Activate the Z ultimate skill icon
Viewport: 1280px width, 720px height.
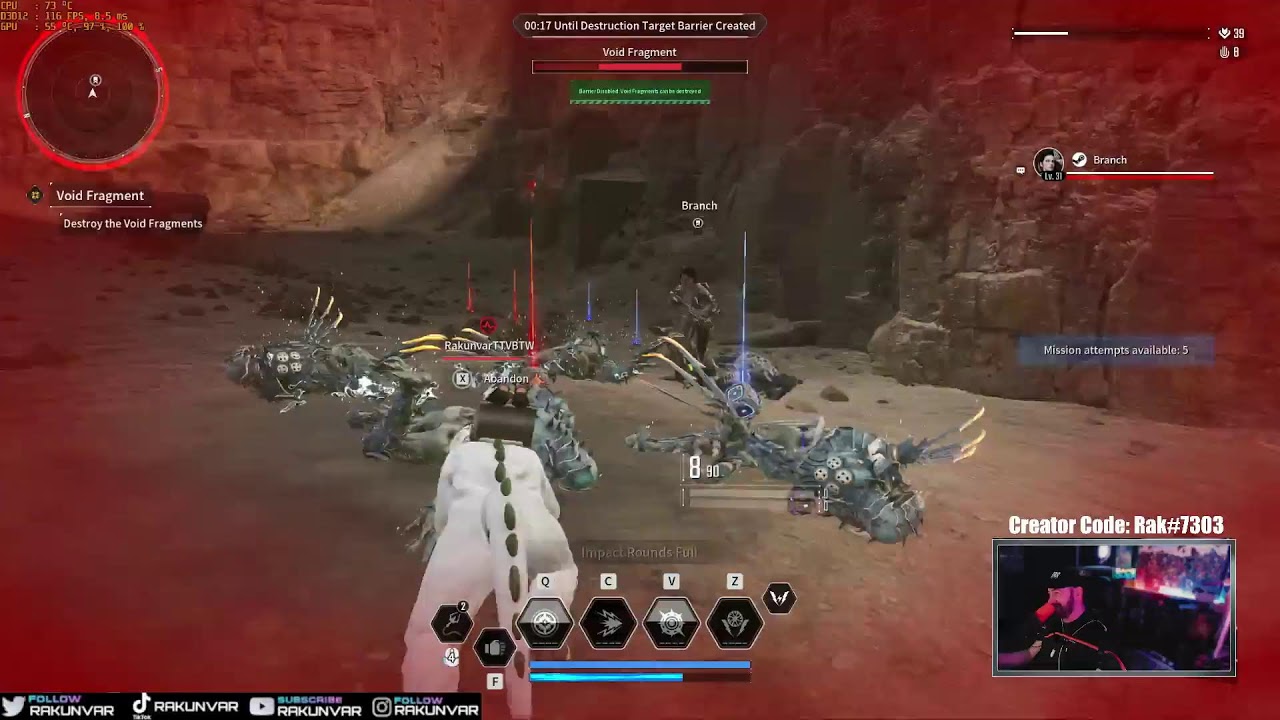pyautogui.click(x=734, y=623)
